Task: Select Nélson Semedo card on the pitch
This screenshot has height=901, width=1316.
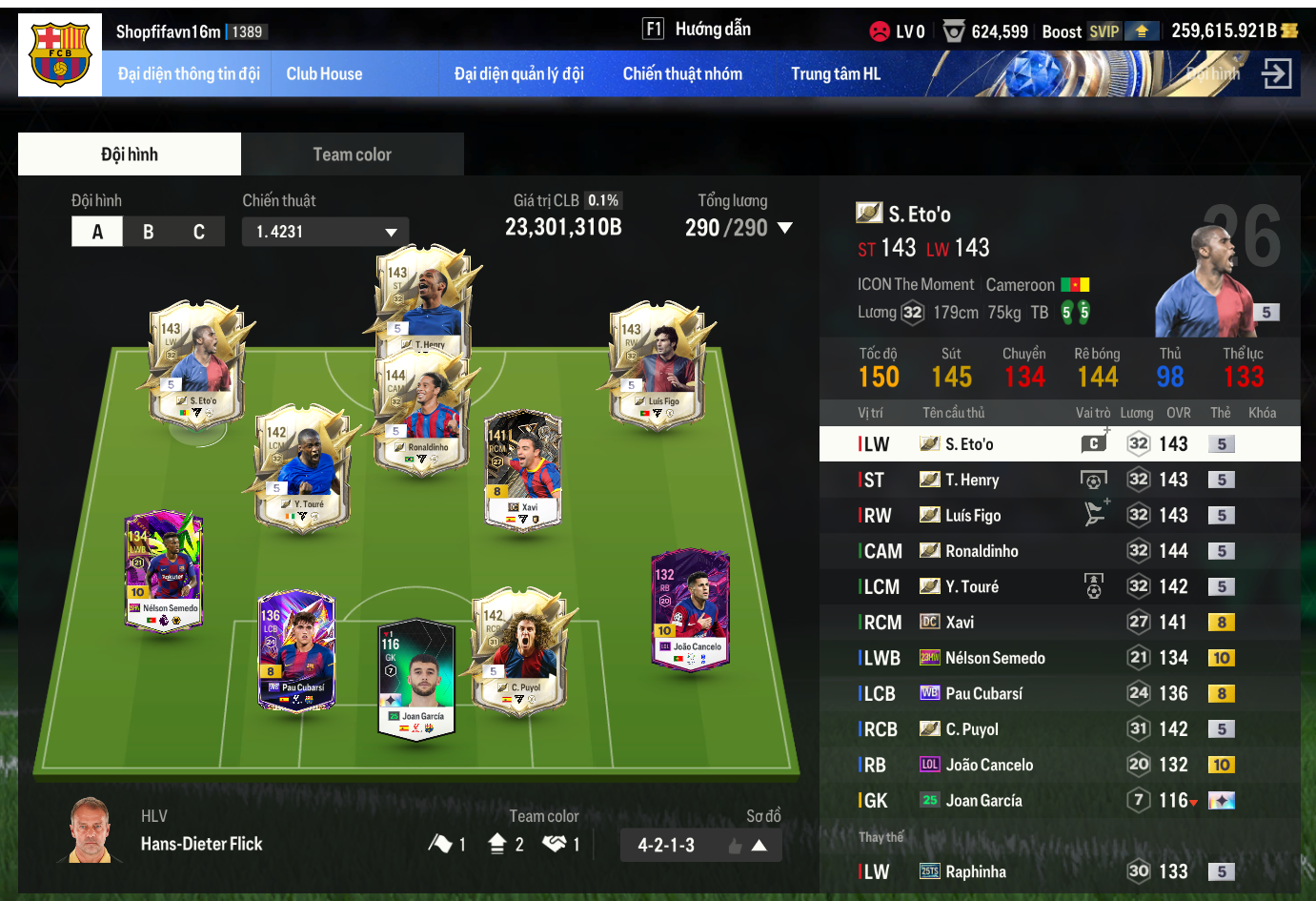Action: pyautogui.click(x=164, y=570)
